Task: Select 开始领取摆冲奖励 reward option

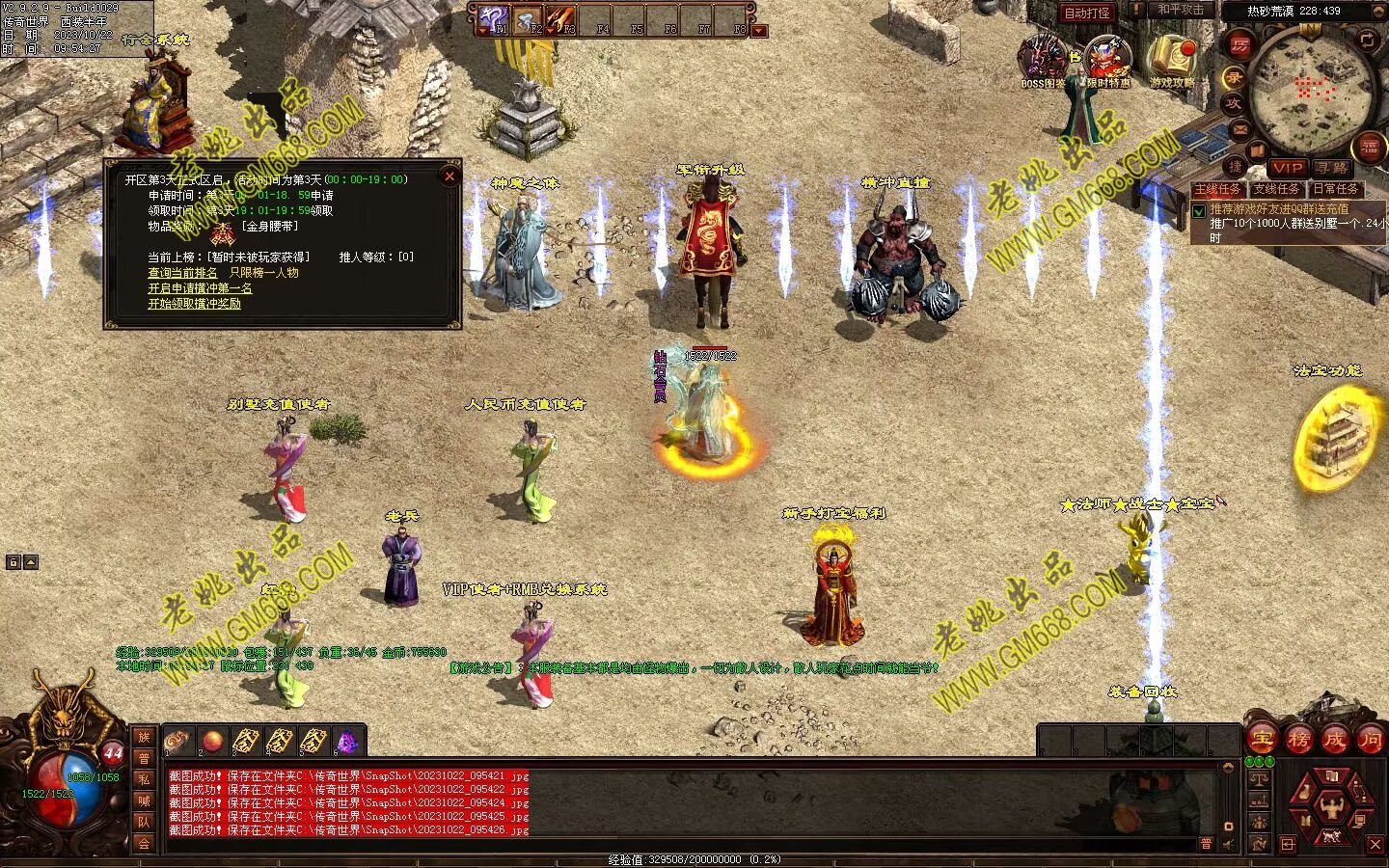Action: point(194,304)
